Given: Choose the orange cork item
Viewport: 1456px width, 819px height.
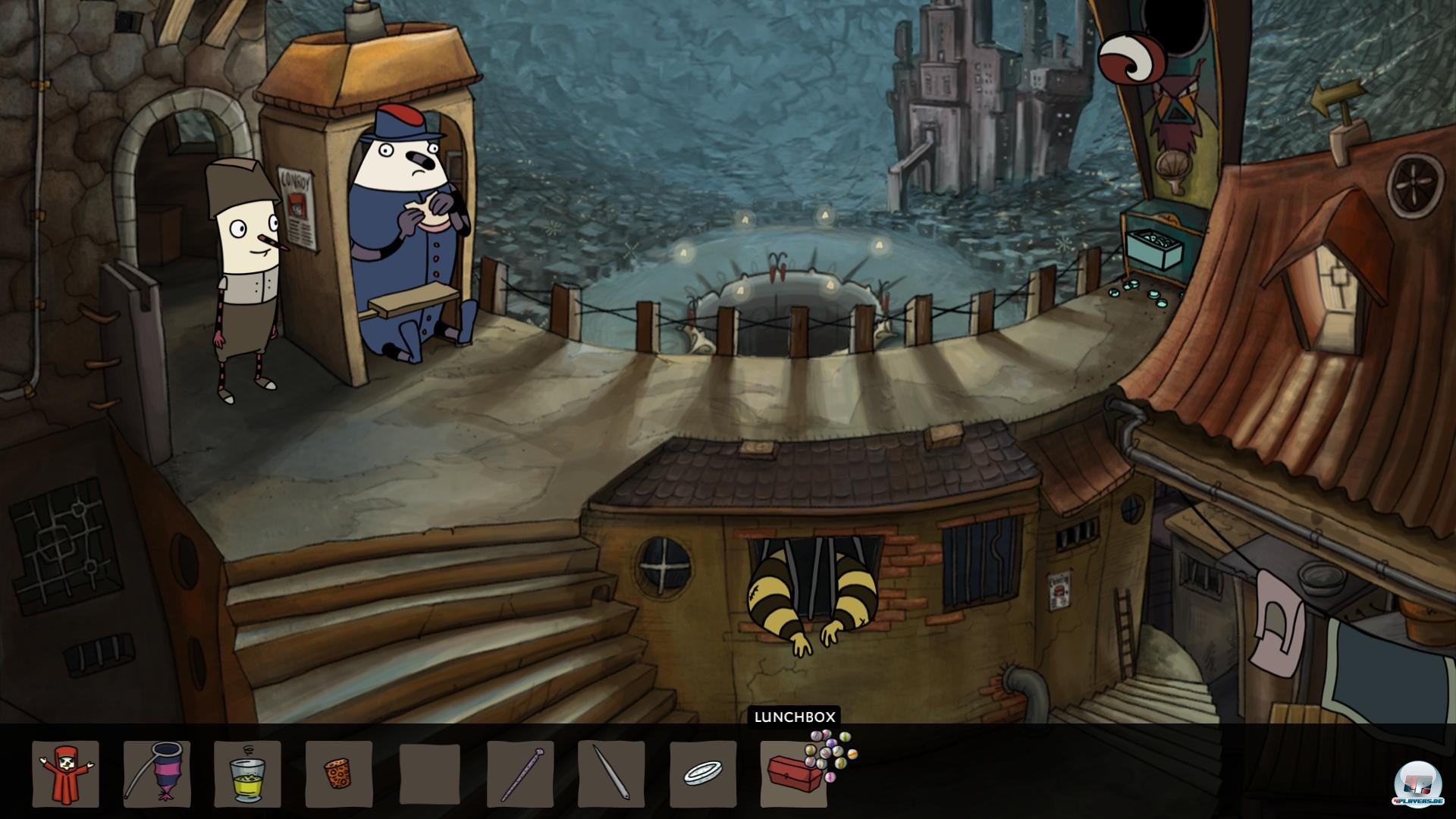Looking at the screenshot, I should click(x=338, y=773).
